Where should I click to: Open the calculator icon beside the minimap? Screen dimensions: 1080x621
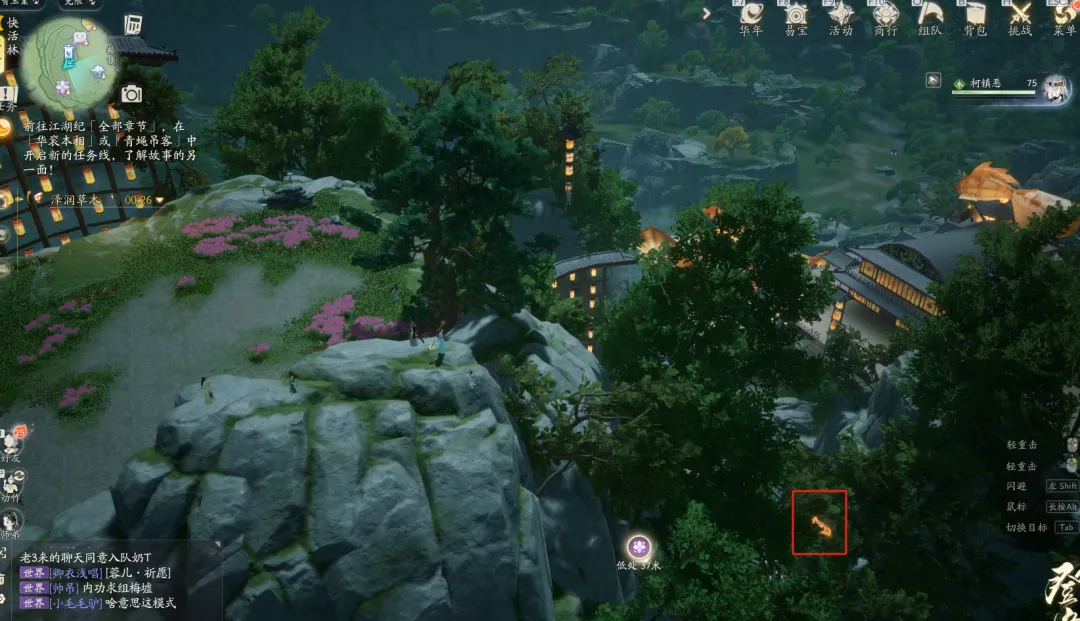(x=133, y=25)
